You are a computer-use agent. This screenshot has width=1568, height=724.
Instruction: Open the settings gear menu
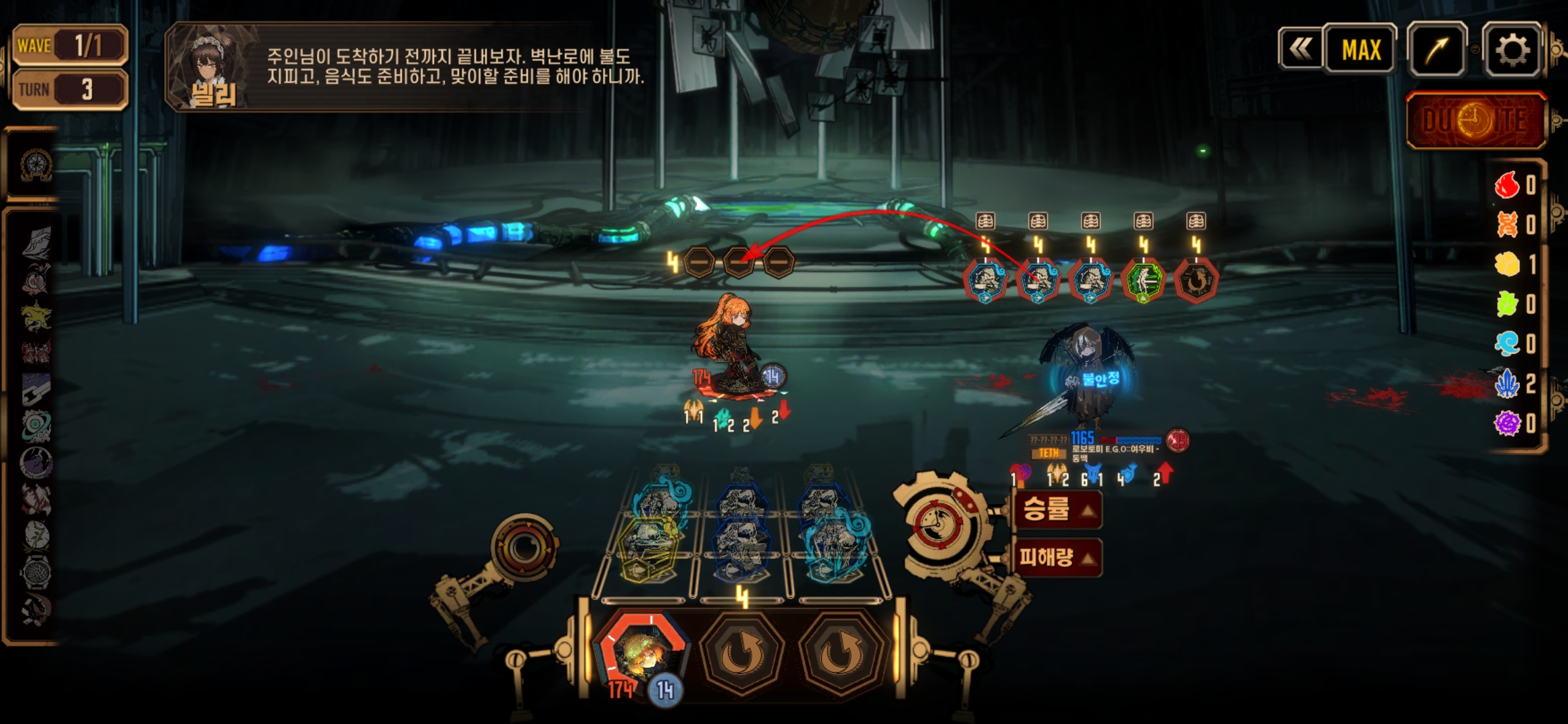click(1512, 50)
